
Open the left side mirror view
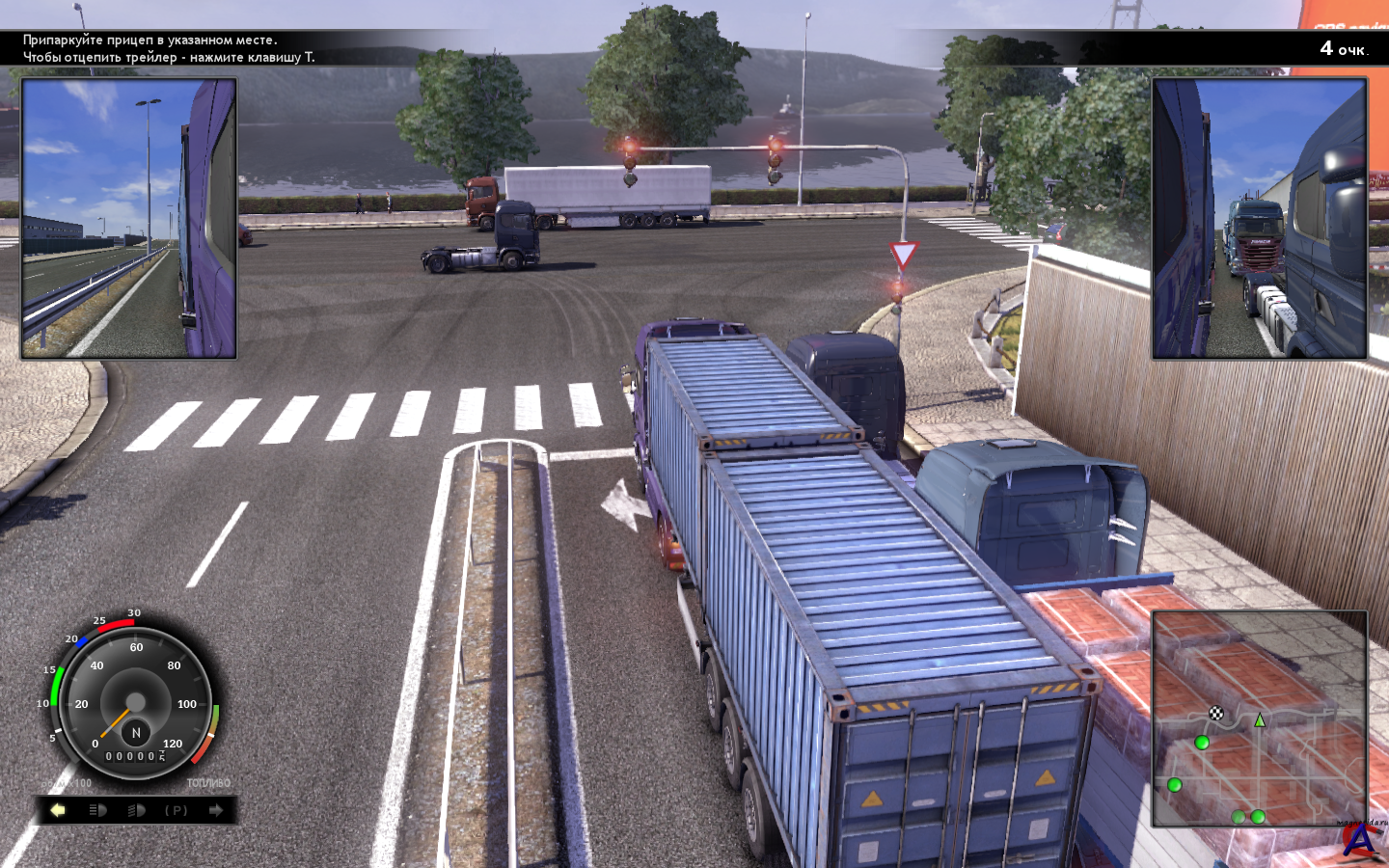pyautogui.click(x=129, y=219)
